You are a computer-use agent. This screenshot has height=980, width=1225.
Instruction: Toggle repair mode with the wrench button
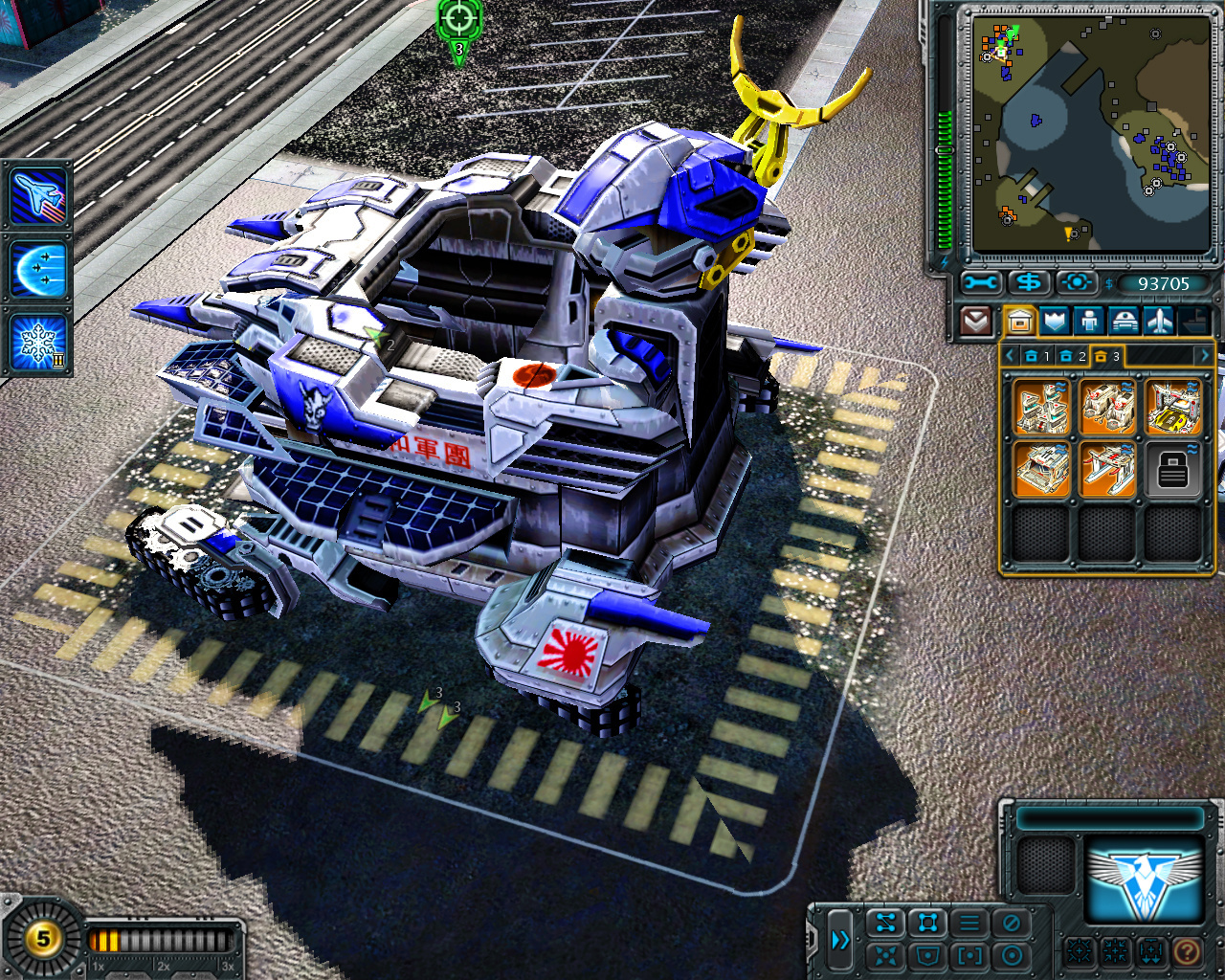pos(981,283)
